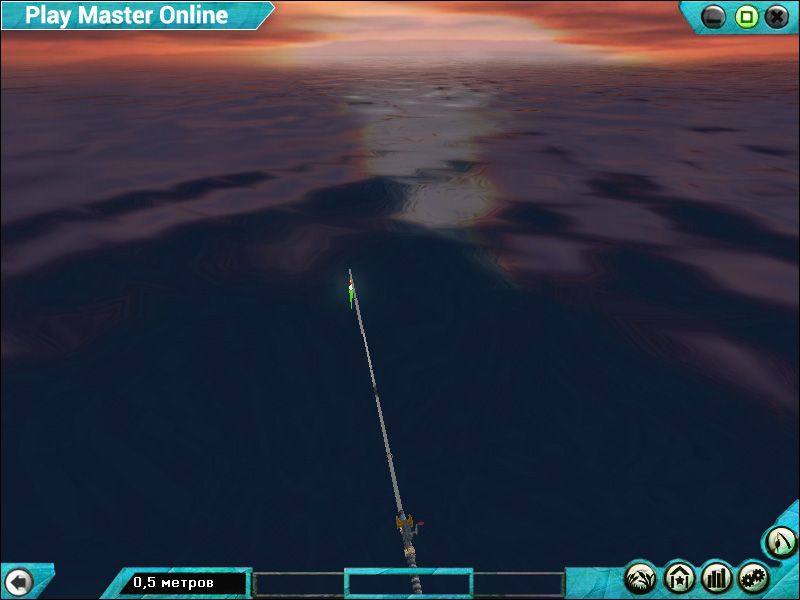Viewport: 800px width, 600px height.
Task: Open the gears settings menu
Action: point(754,577)
